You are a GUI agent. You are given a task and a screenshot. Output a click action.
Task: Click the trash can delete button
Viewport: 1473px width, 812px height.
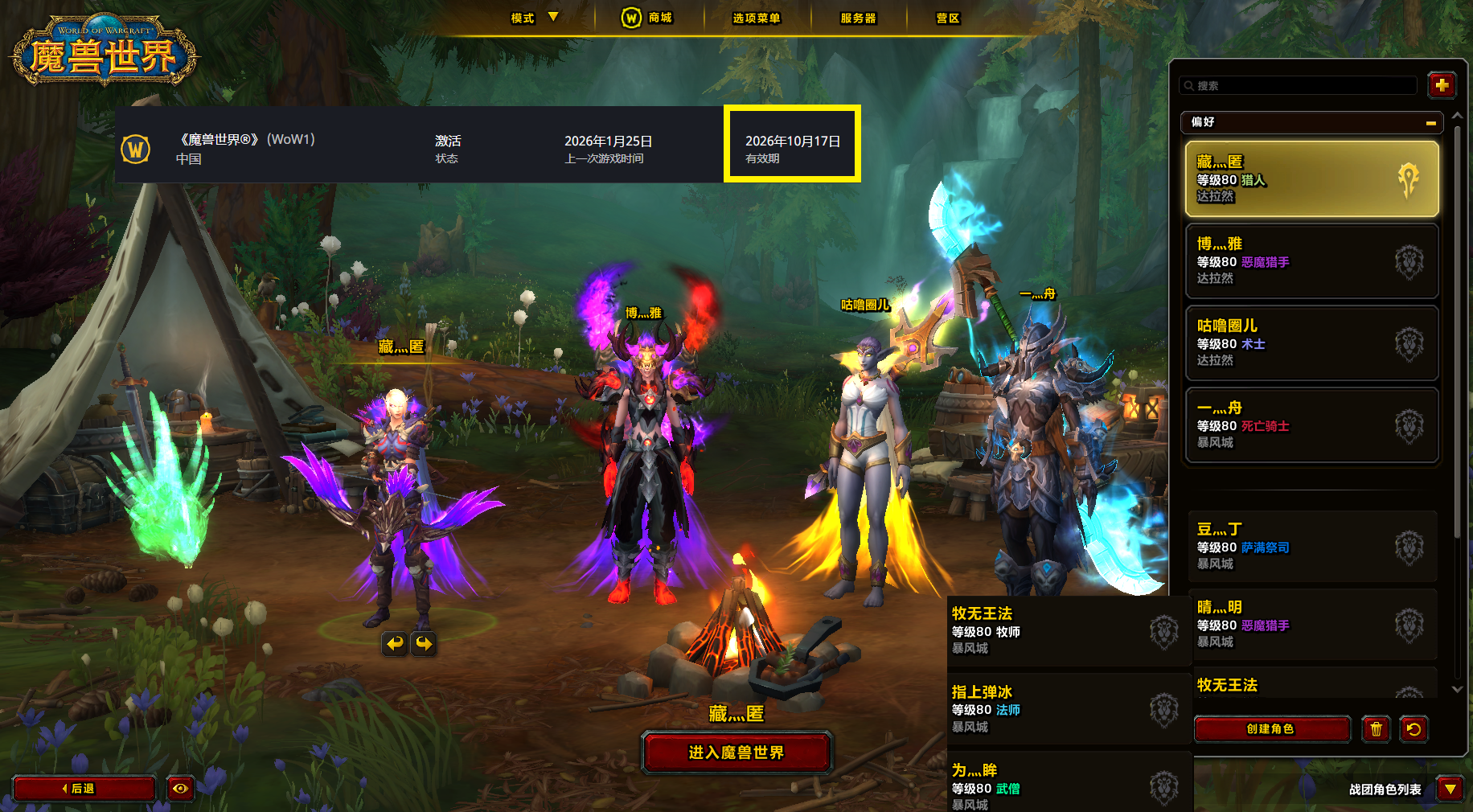1376,729
